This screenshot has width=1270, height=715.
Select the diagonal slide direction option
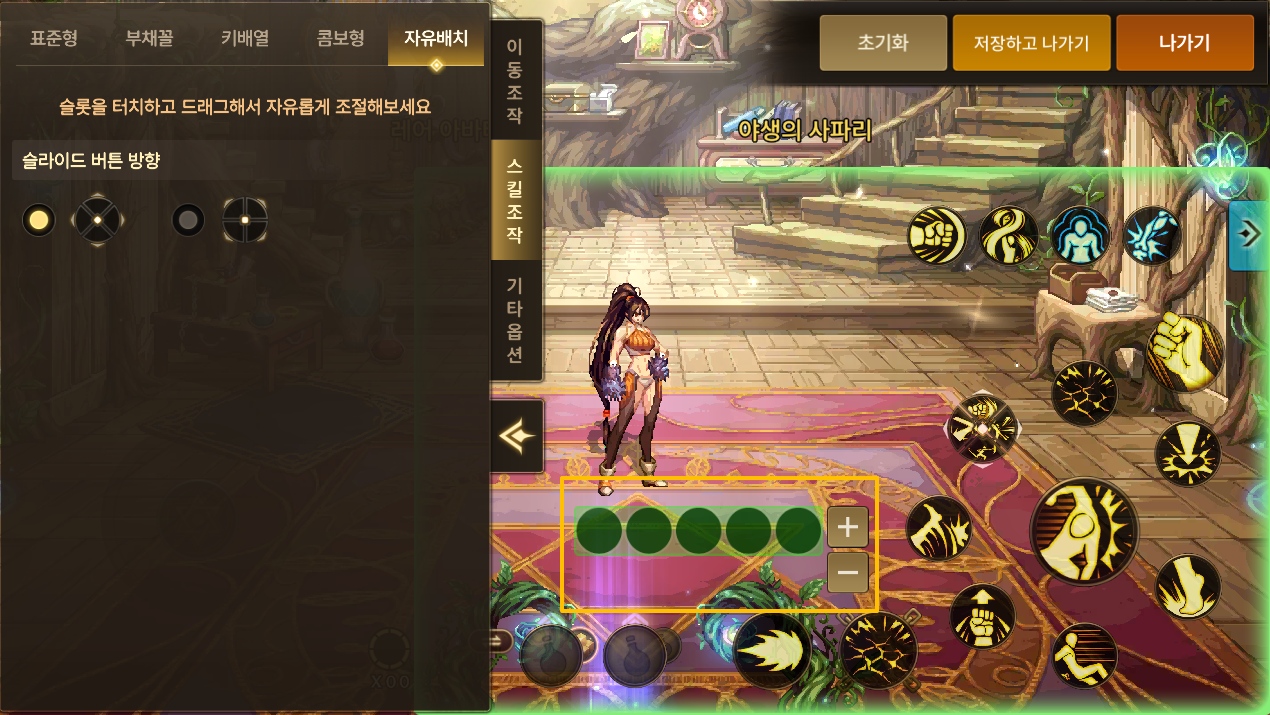pyautogui.click(x=39, y=220)
